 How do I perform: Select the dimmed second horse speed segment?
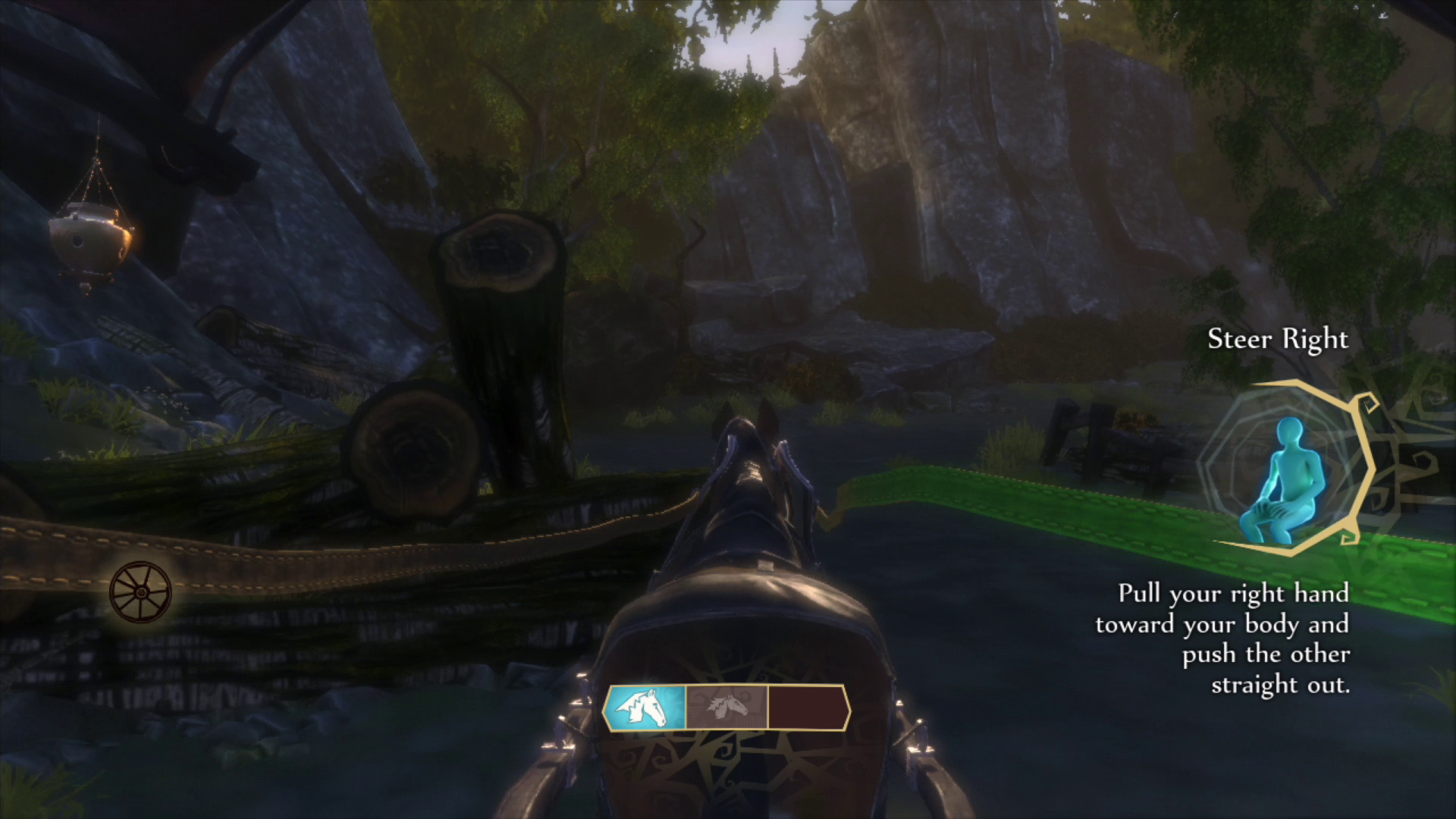tap(726, 708)
